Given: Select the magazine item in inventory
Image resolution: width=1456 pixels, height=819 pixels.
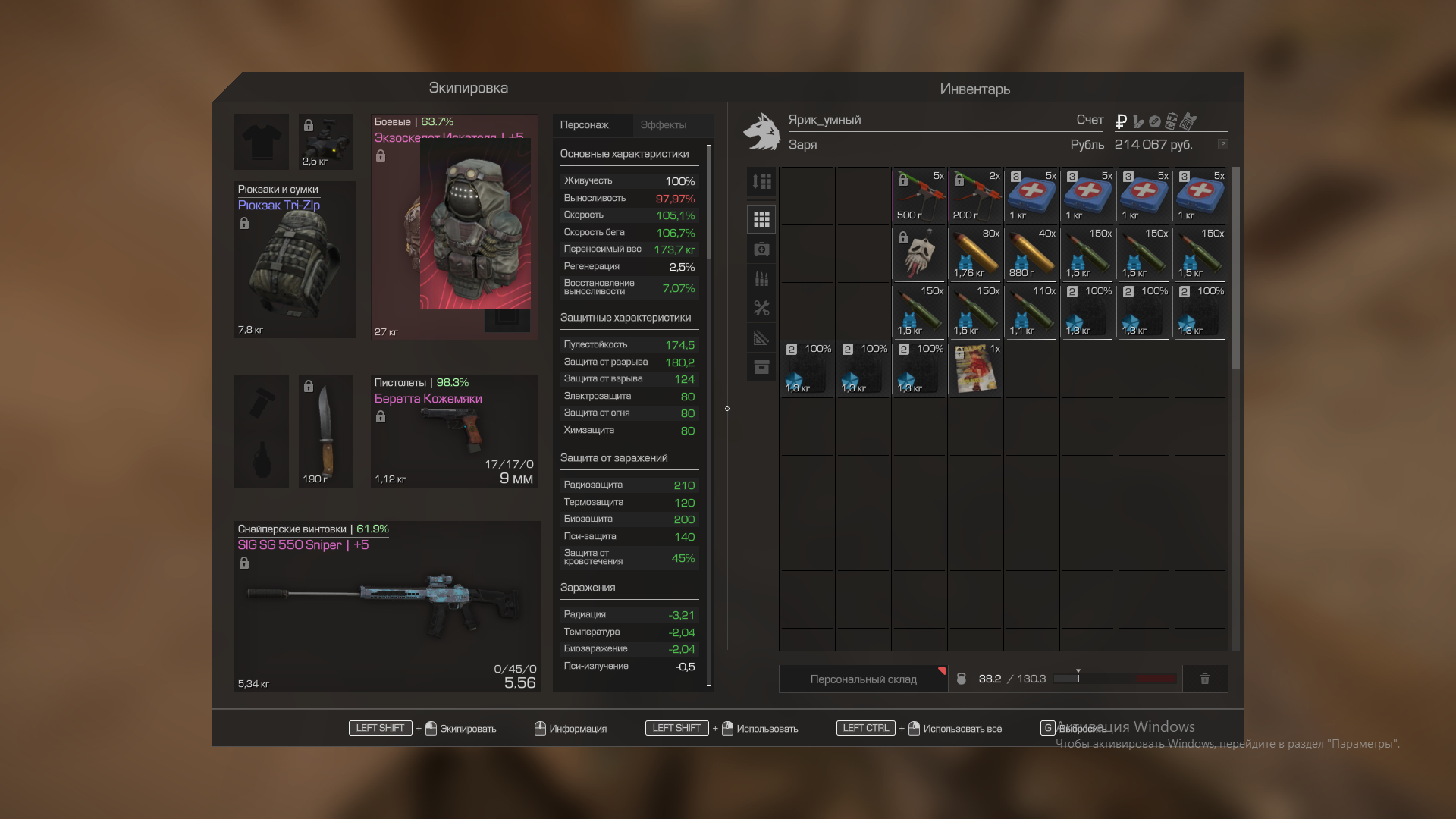Looking at the screenshot, I should pyautogui.click(x=975, y=369).
